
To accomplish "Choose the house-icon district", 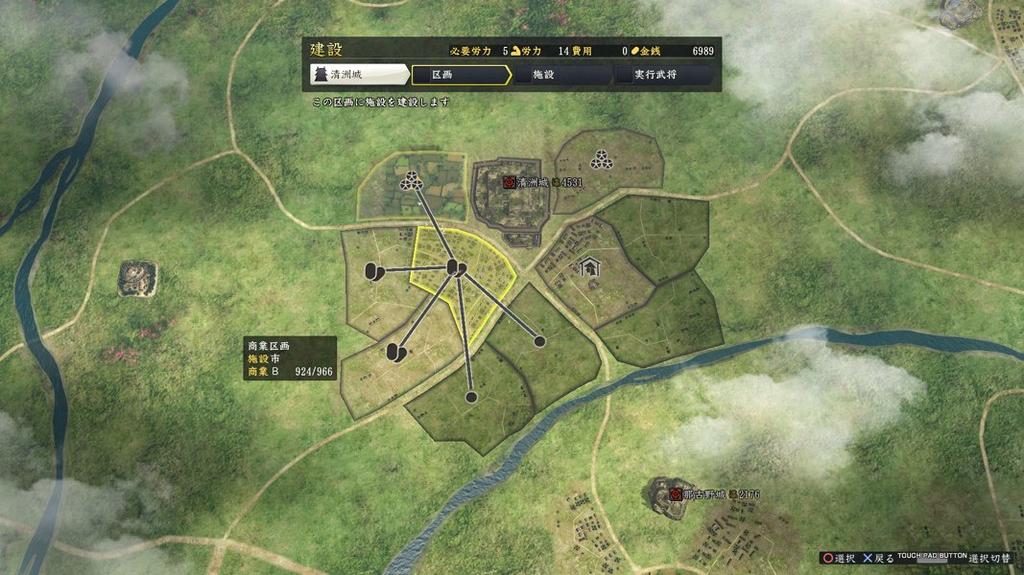I will 589,268.
